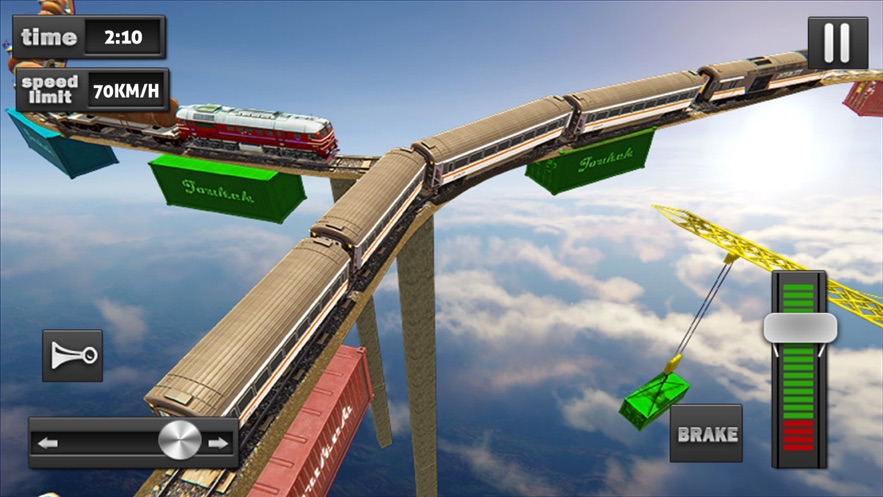Screen dimensions: 883x497
Task: Sound the train horn
Action: [x=72, y=355]
